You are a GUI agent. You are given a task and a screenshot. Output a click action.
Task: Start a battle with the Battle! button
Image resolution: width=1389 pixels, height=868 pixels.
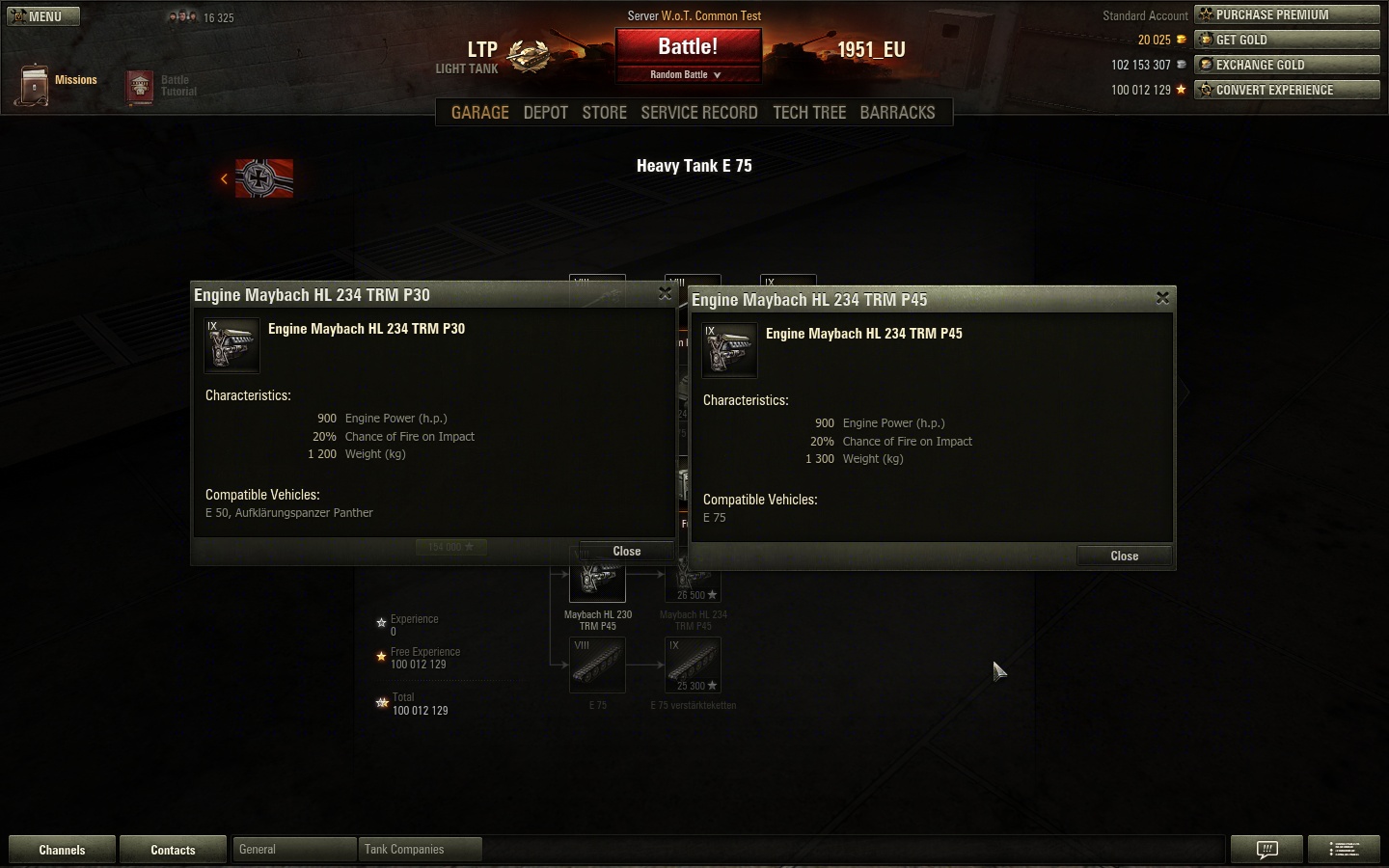[x=688, y=47]
